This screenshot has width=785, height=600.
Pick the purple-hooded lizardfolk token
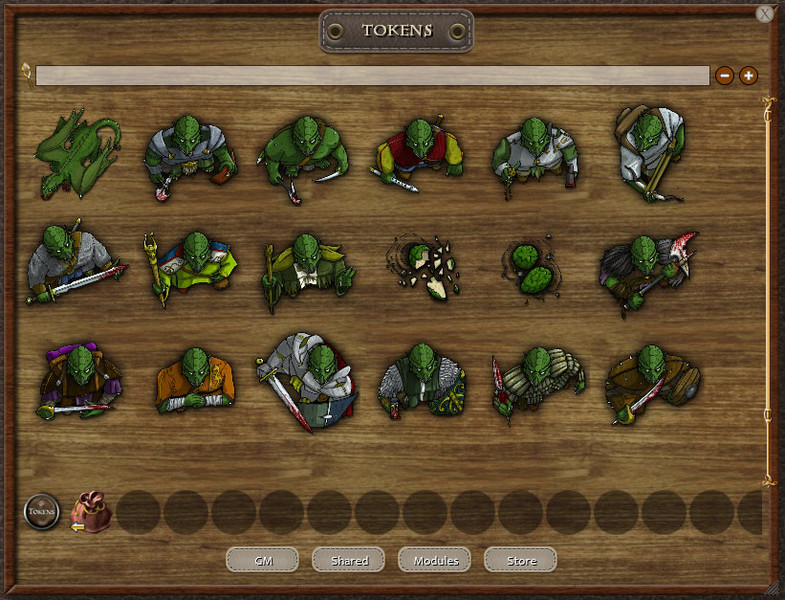tap(78, 382)
